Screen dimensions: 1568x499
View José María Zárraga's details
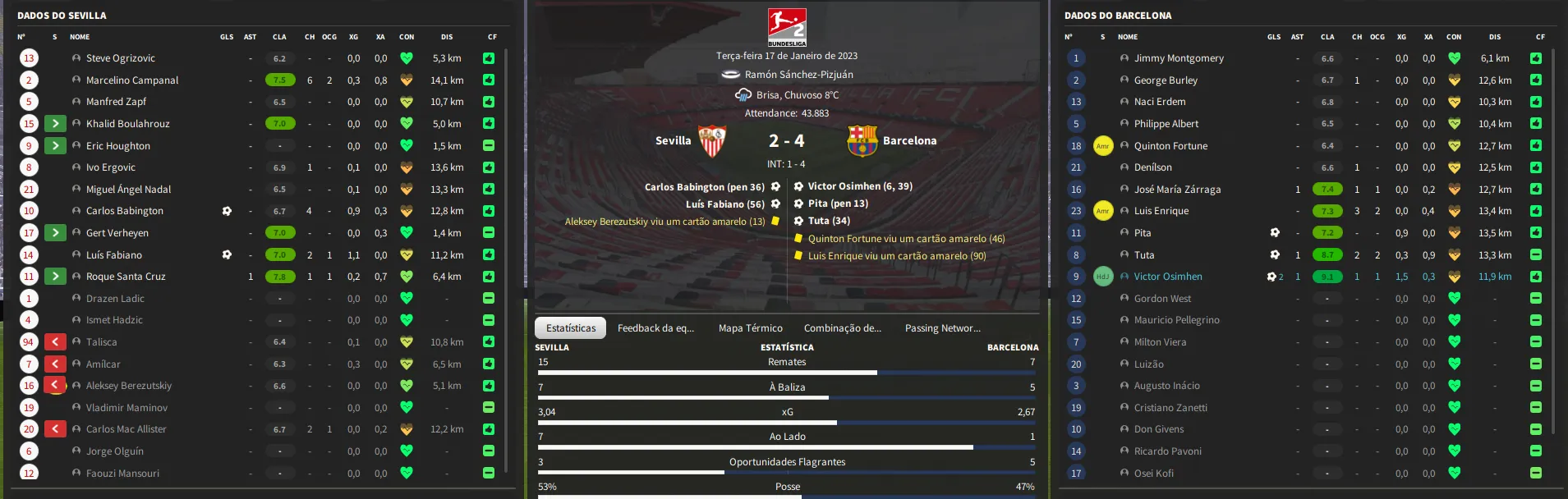1177,190
